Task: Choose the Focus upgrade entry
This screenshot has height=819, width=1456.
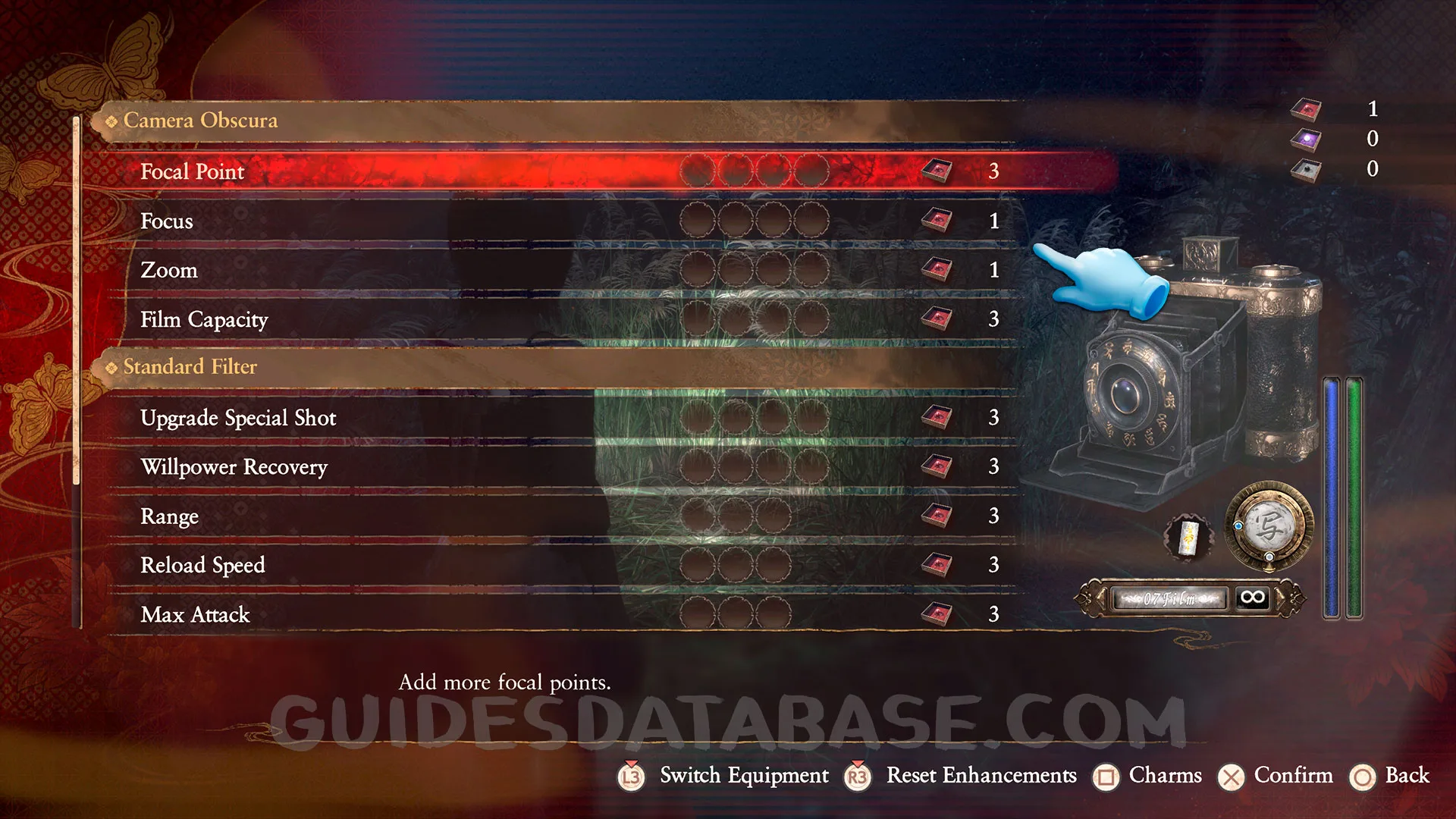Action: (167, 221)
